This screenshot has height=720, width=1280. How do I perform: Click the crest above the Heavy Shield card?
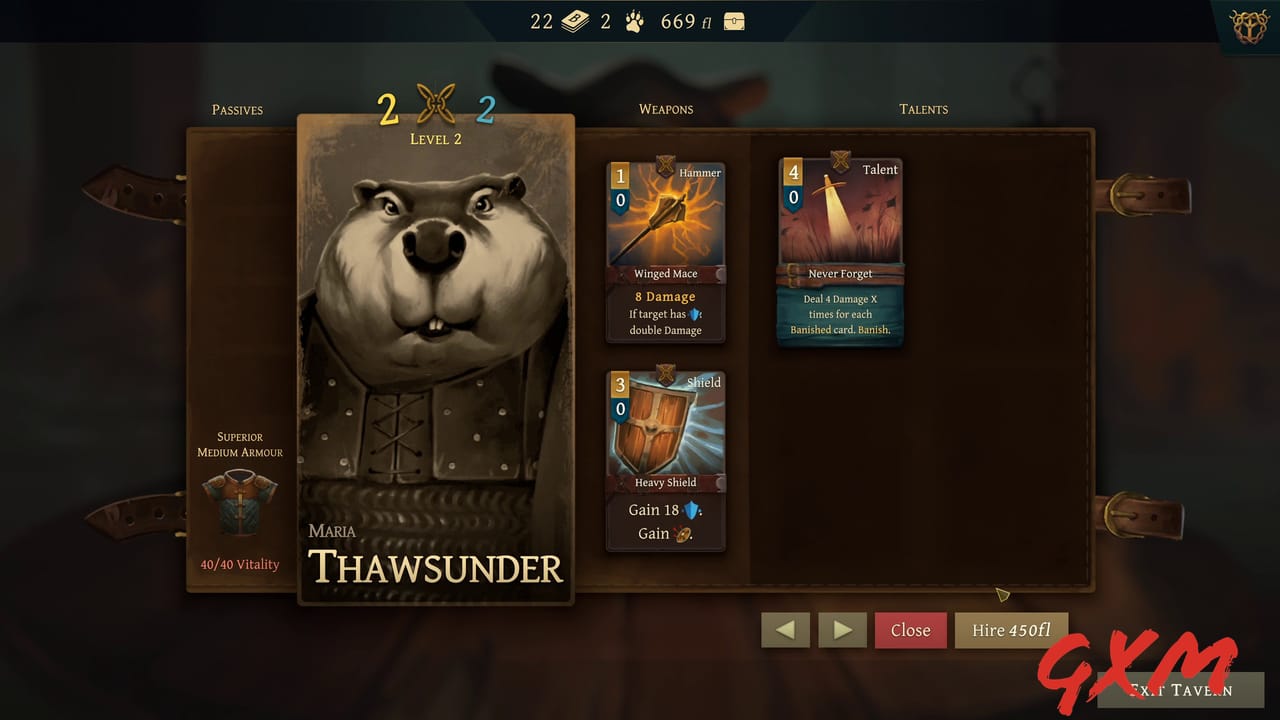(x=666, y=370)
